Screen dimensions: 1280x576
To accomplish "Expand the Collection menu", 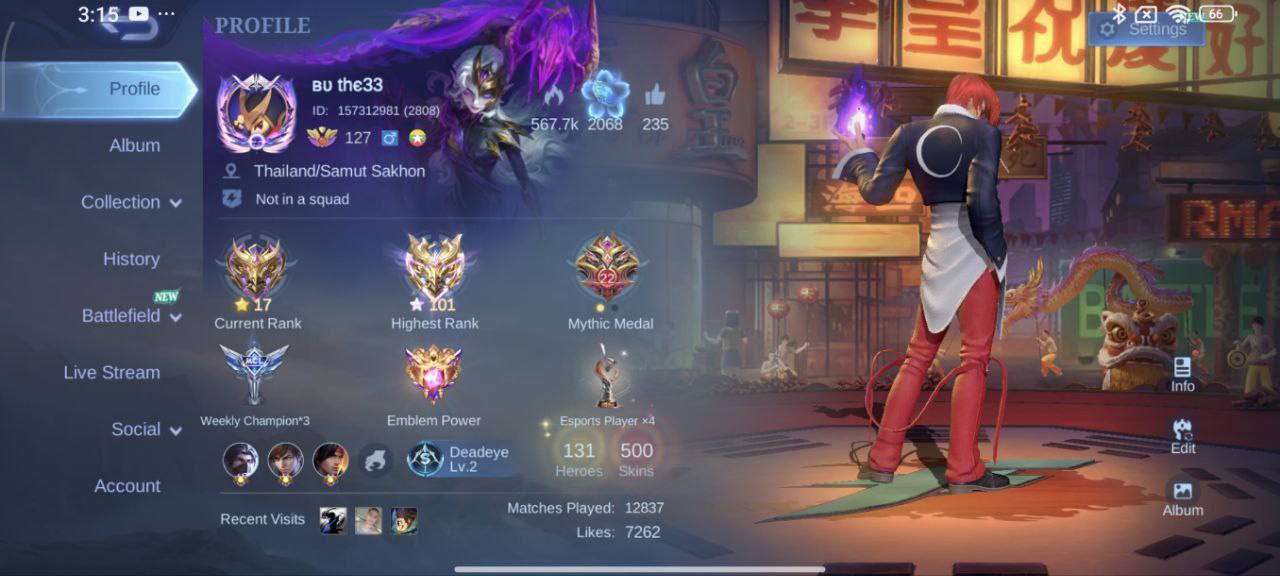I will (131, 202).
